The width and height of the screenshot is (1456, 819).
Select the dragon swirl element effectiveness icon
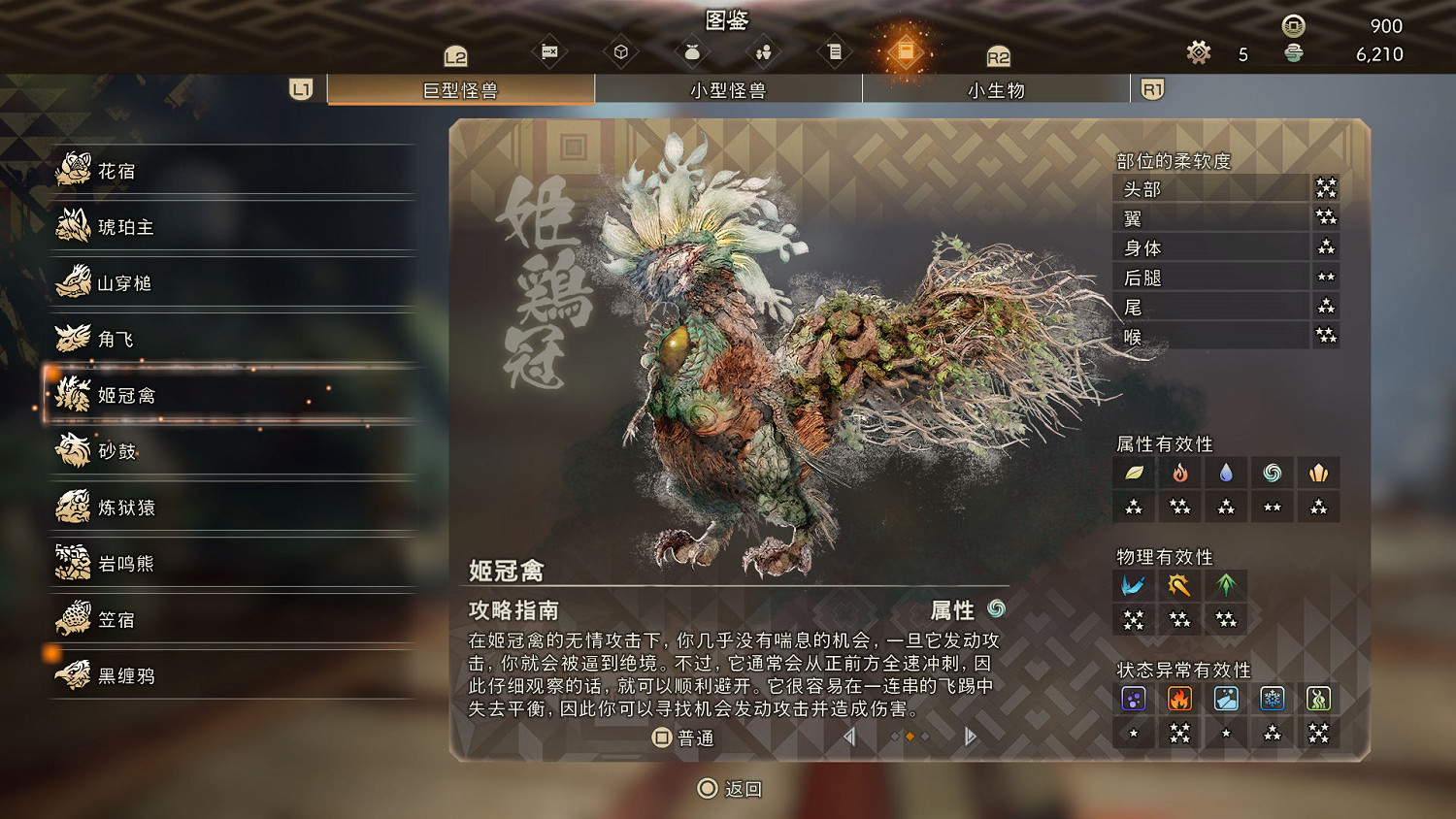1272,473
